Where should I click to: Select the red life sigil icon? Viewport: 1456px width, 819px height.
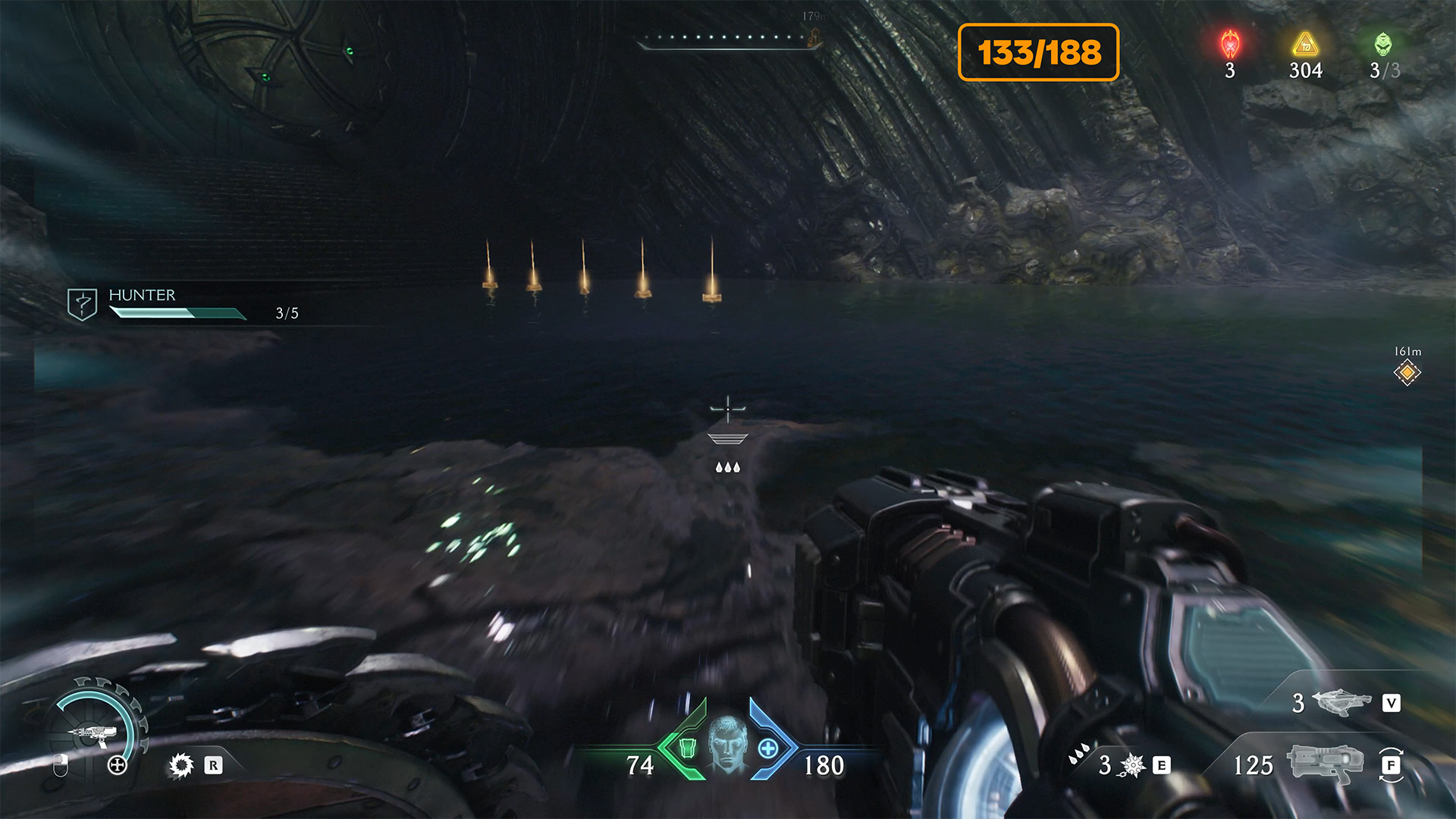[1230, 45]
